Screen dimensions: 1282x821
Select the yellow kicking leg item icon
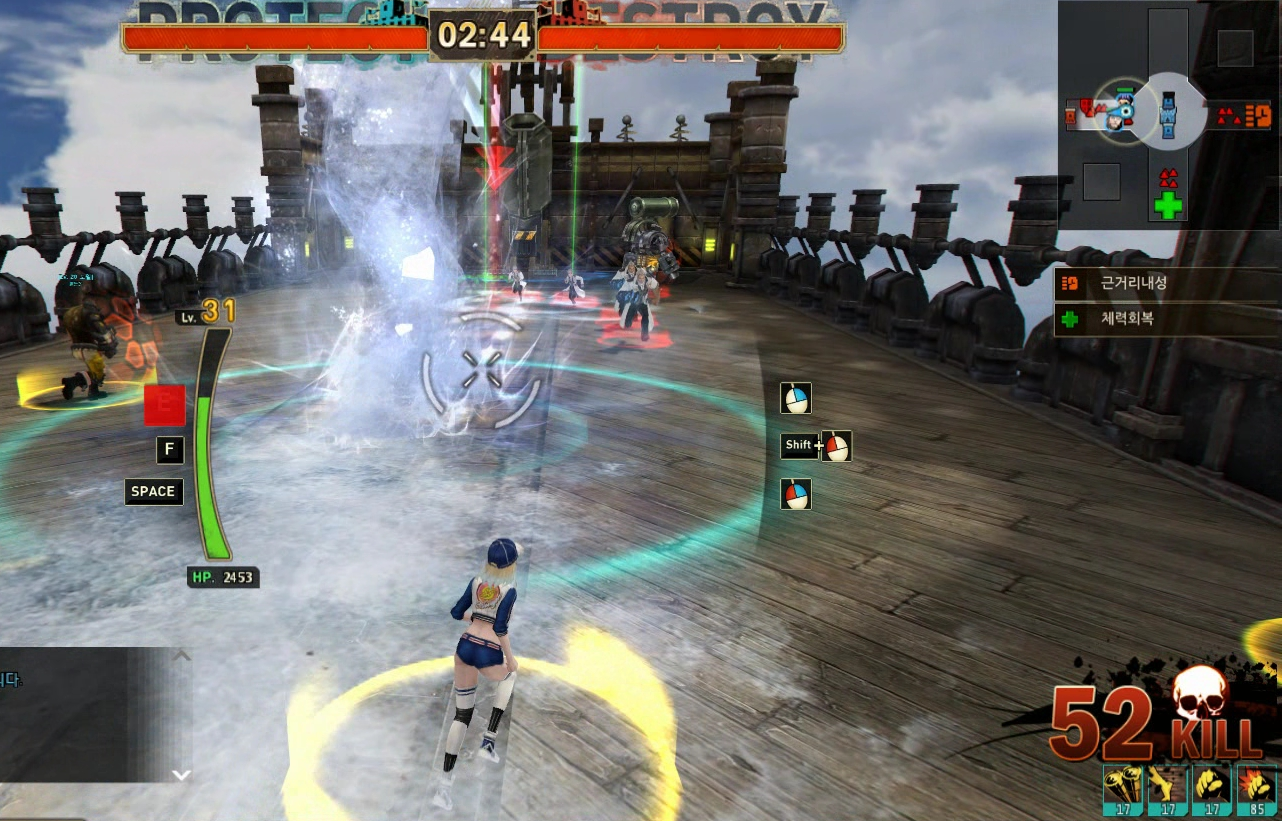[1167, 786]
